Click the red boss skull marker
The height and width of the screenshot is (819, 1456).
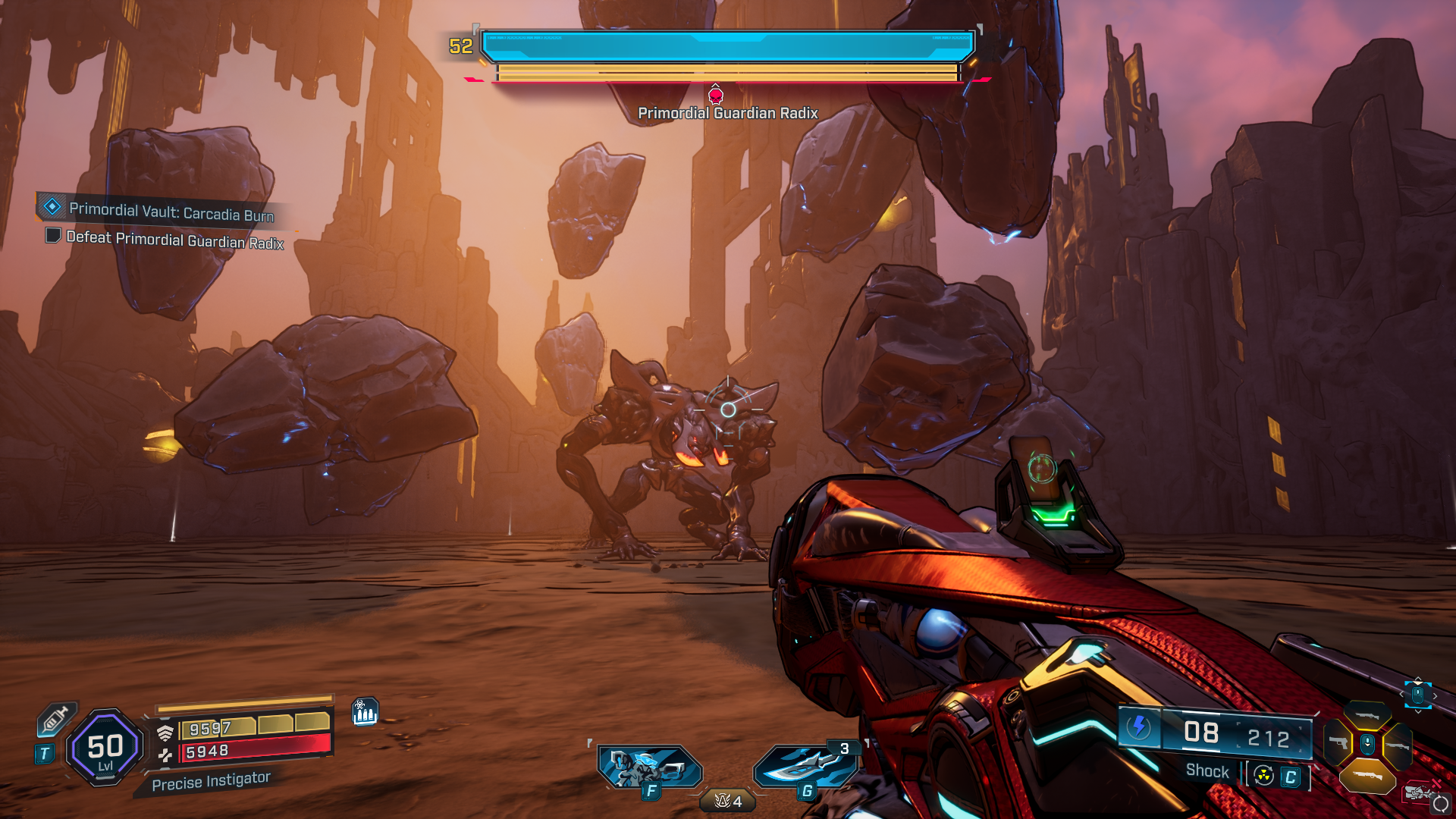[x=715, y=96]
